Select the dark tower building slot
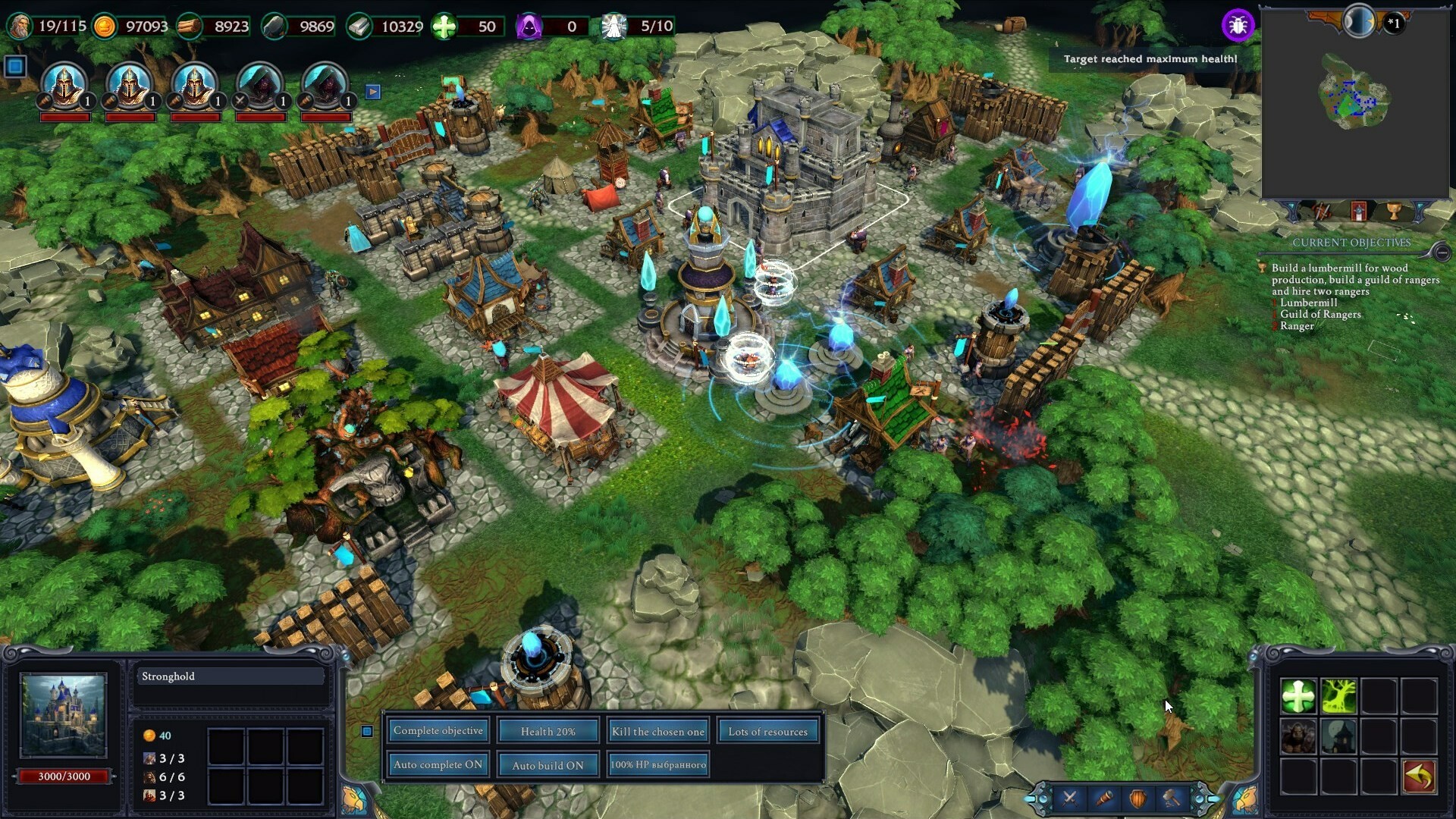The height and width of the screenshot is (819, 1456). (1339, 736)
